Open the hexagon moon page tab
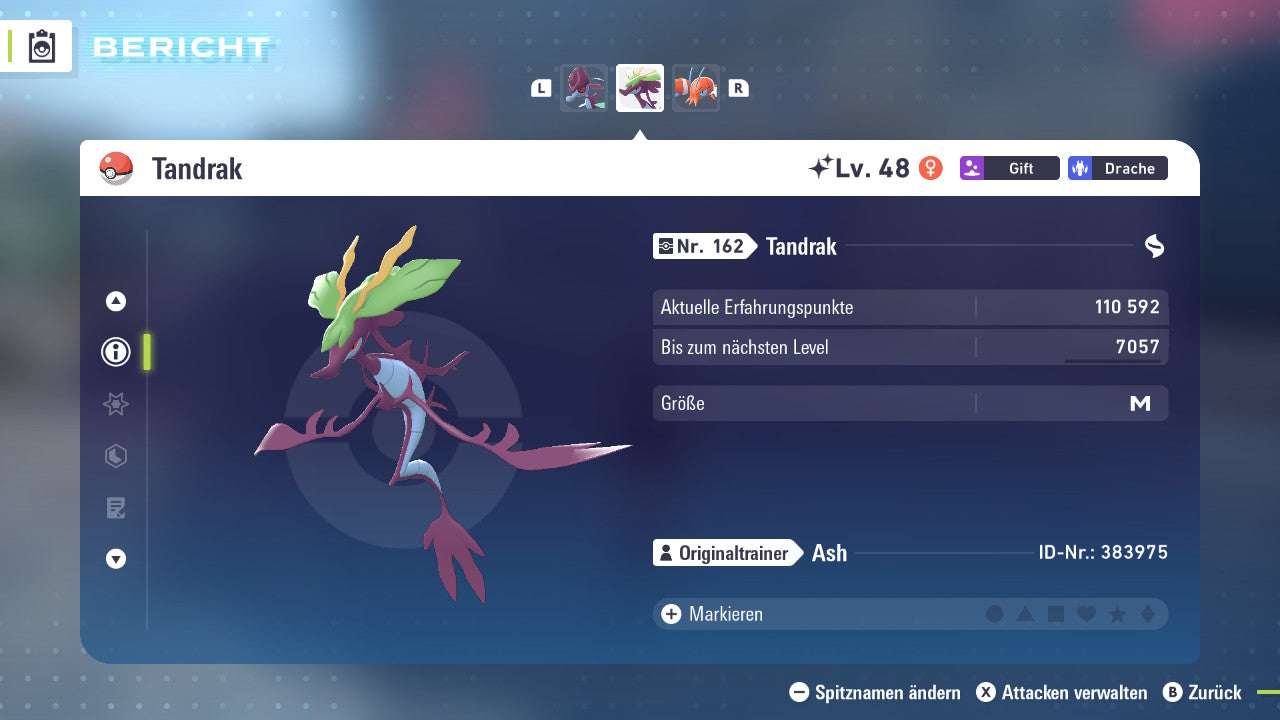The image size is (1280, 720). coord(116,456)
